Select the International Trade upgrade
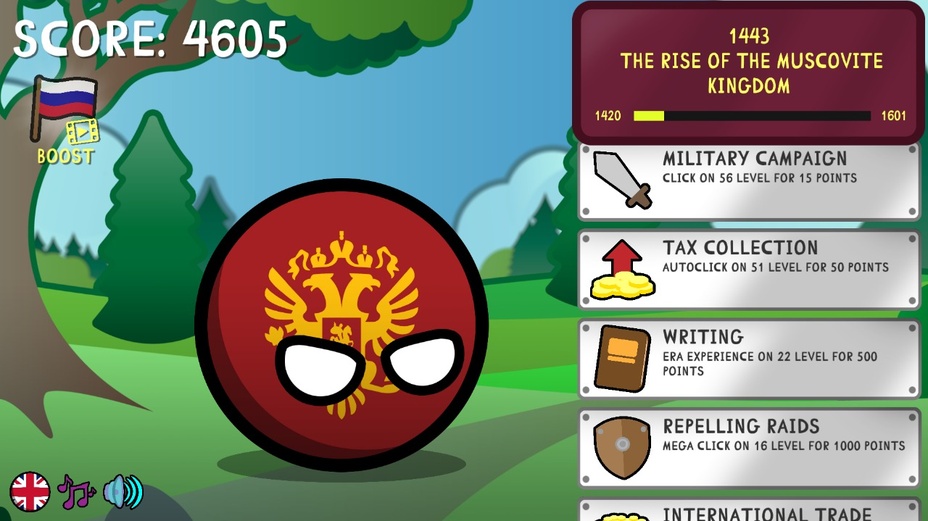928x521 pixels. tap(748, 511)
